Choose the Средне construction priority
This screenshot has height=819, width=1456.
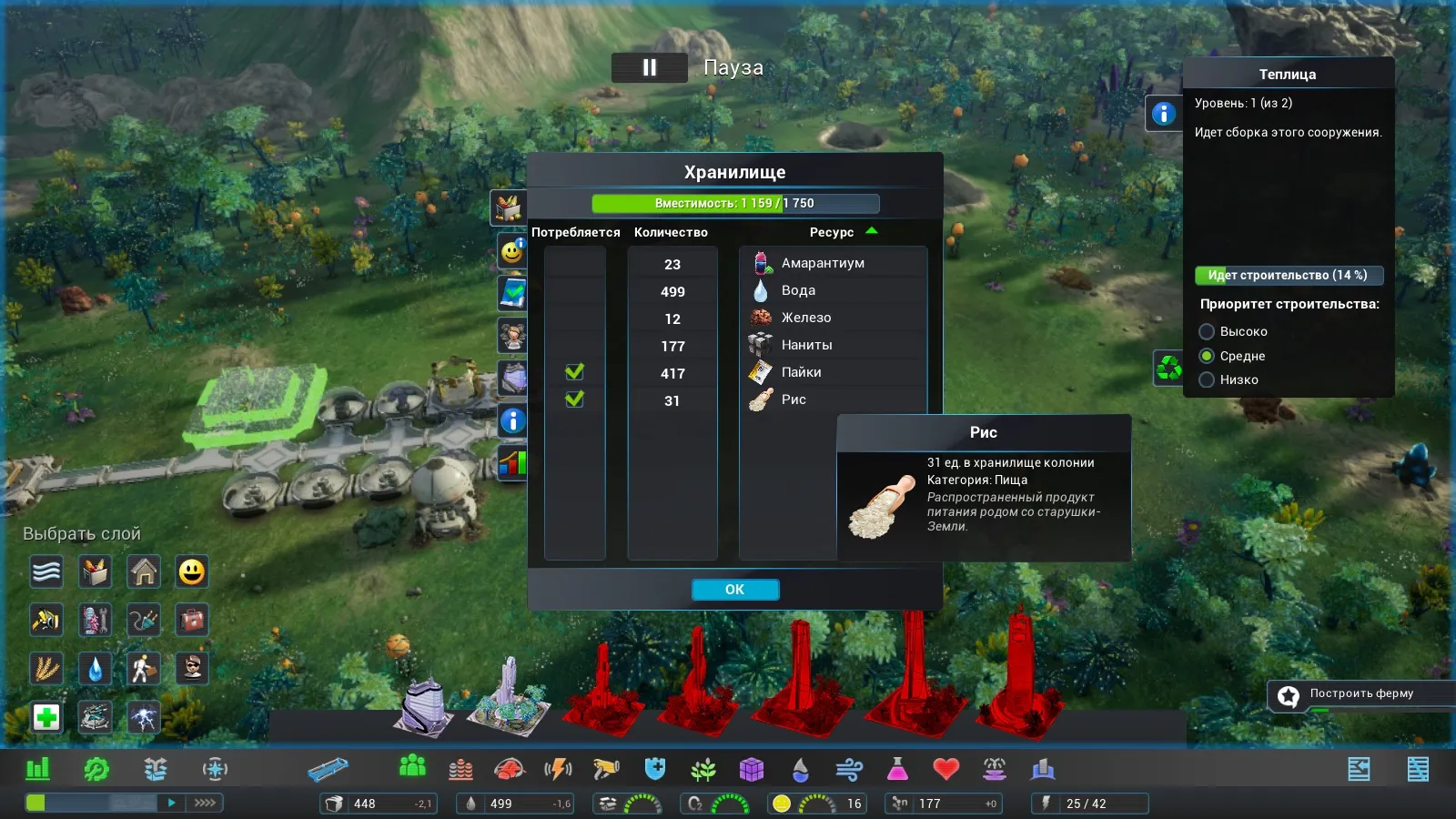tap(1207, 356)
